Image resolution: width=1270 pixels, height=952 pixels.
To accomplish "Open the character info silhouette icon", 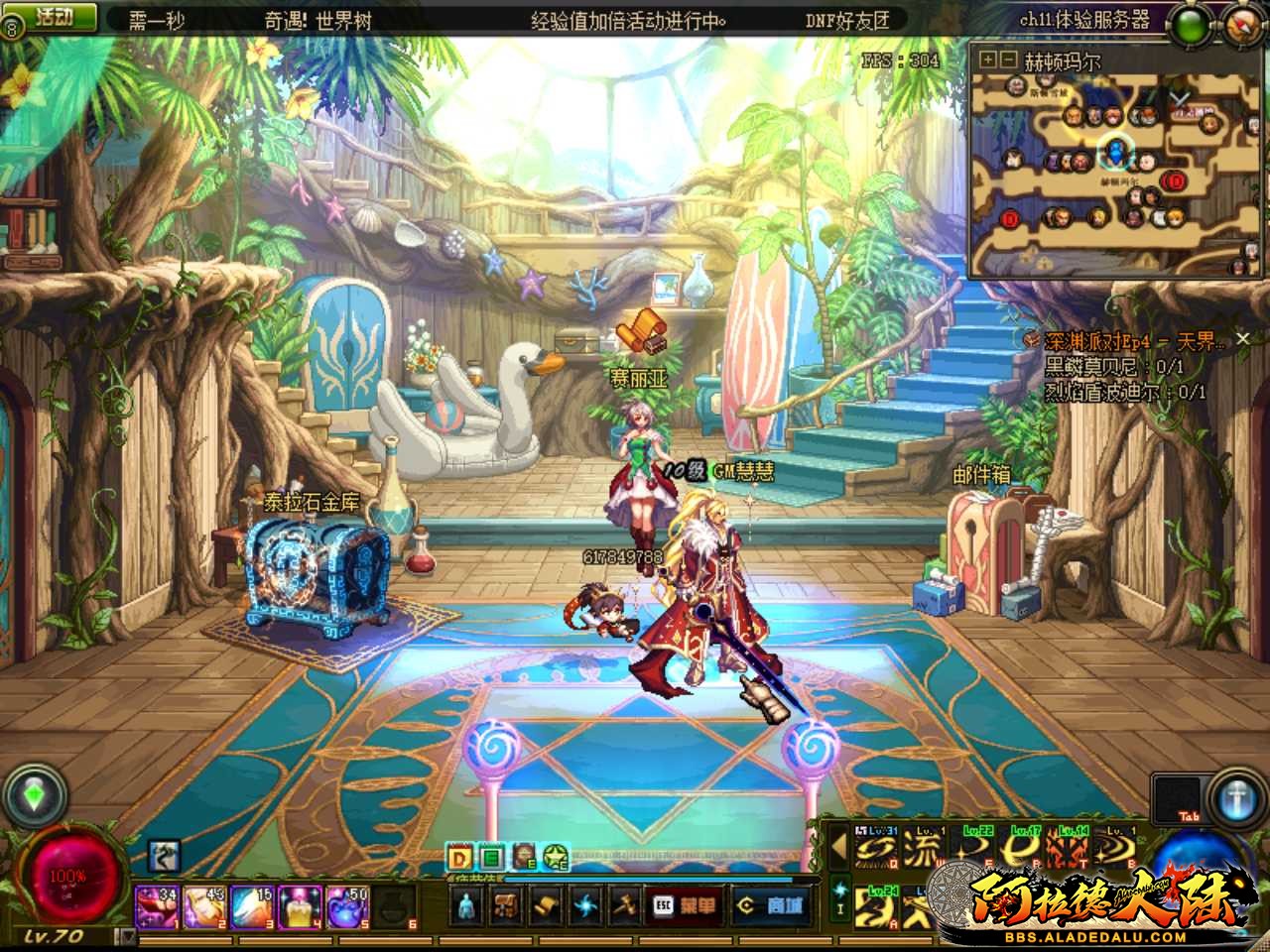I will (470, 904).
